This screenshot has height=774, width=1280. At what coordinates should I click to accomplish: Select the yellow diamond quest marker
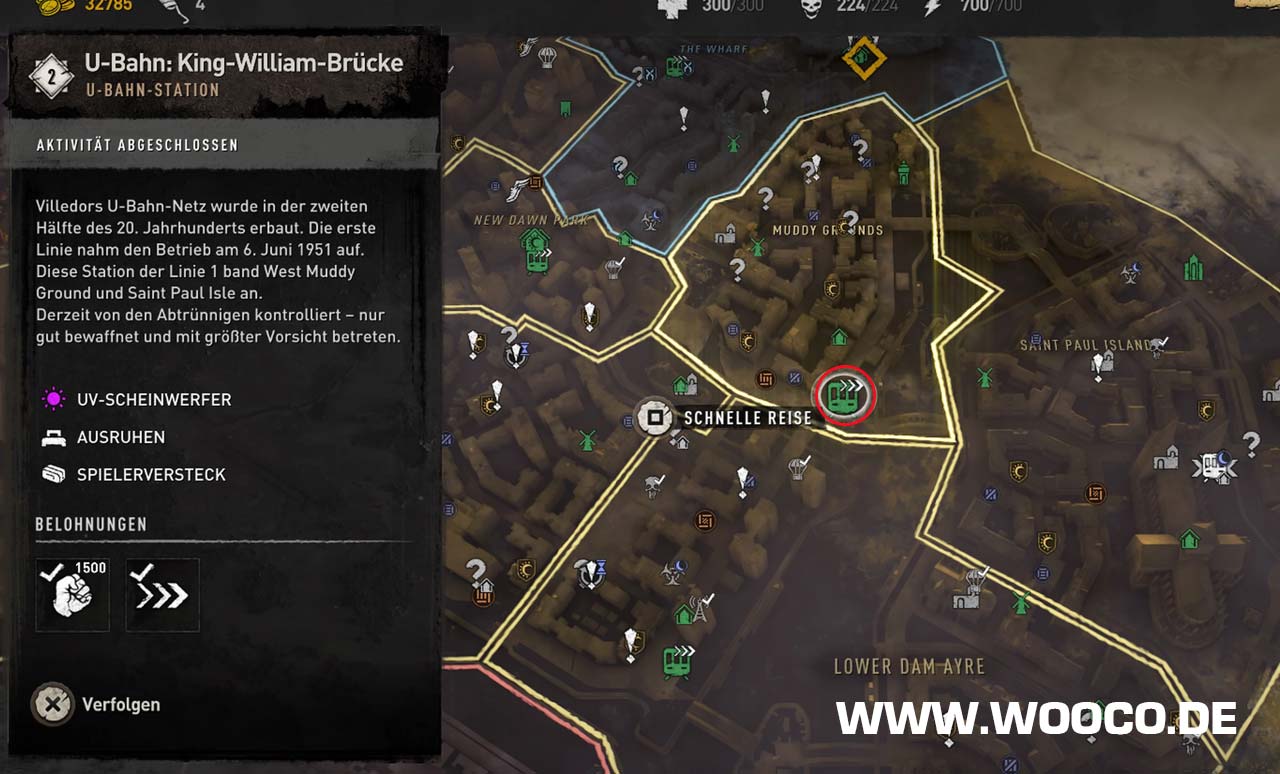863,58
